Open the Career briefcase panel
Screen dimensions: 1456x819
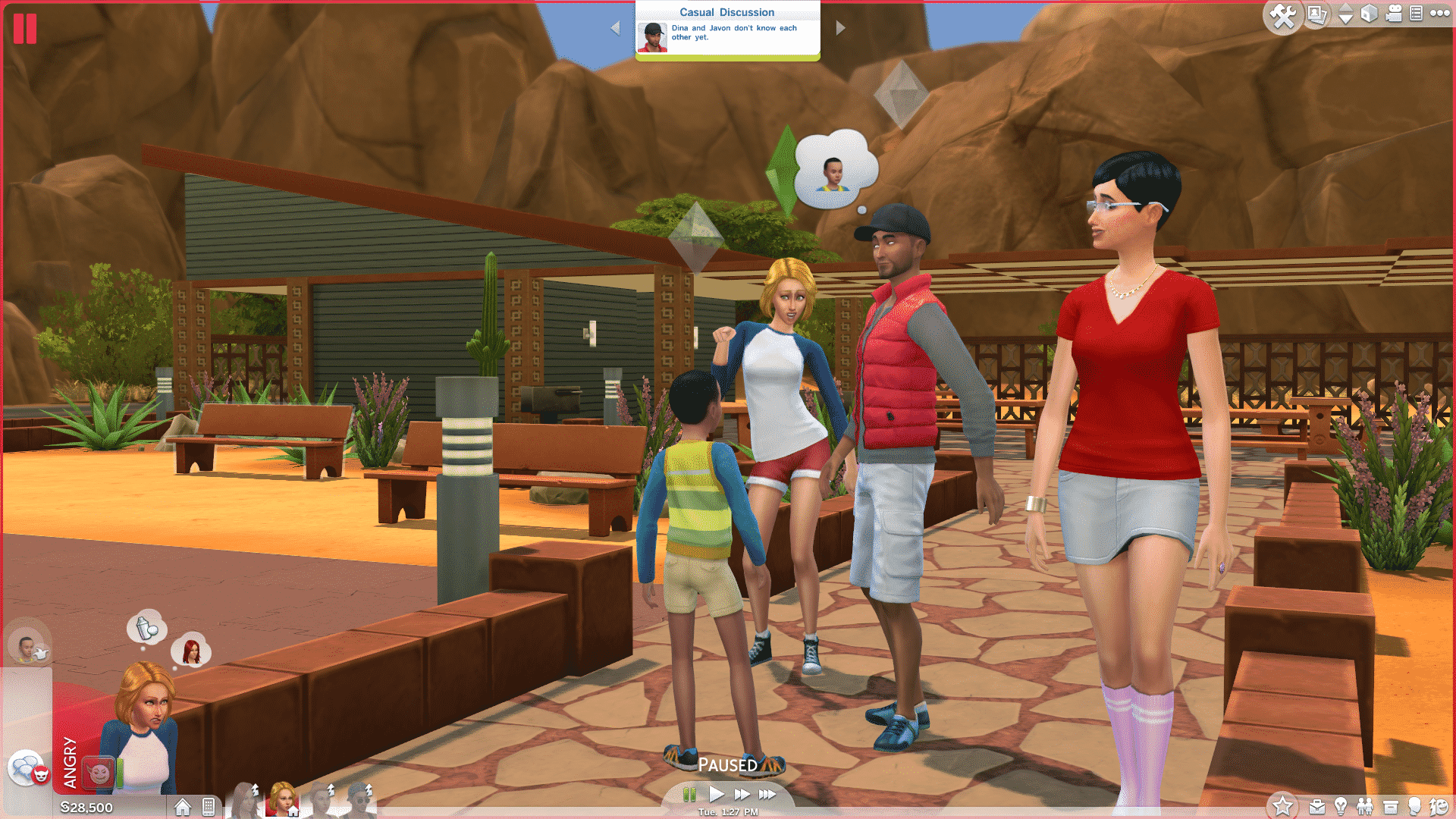click(1317, 807)
